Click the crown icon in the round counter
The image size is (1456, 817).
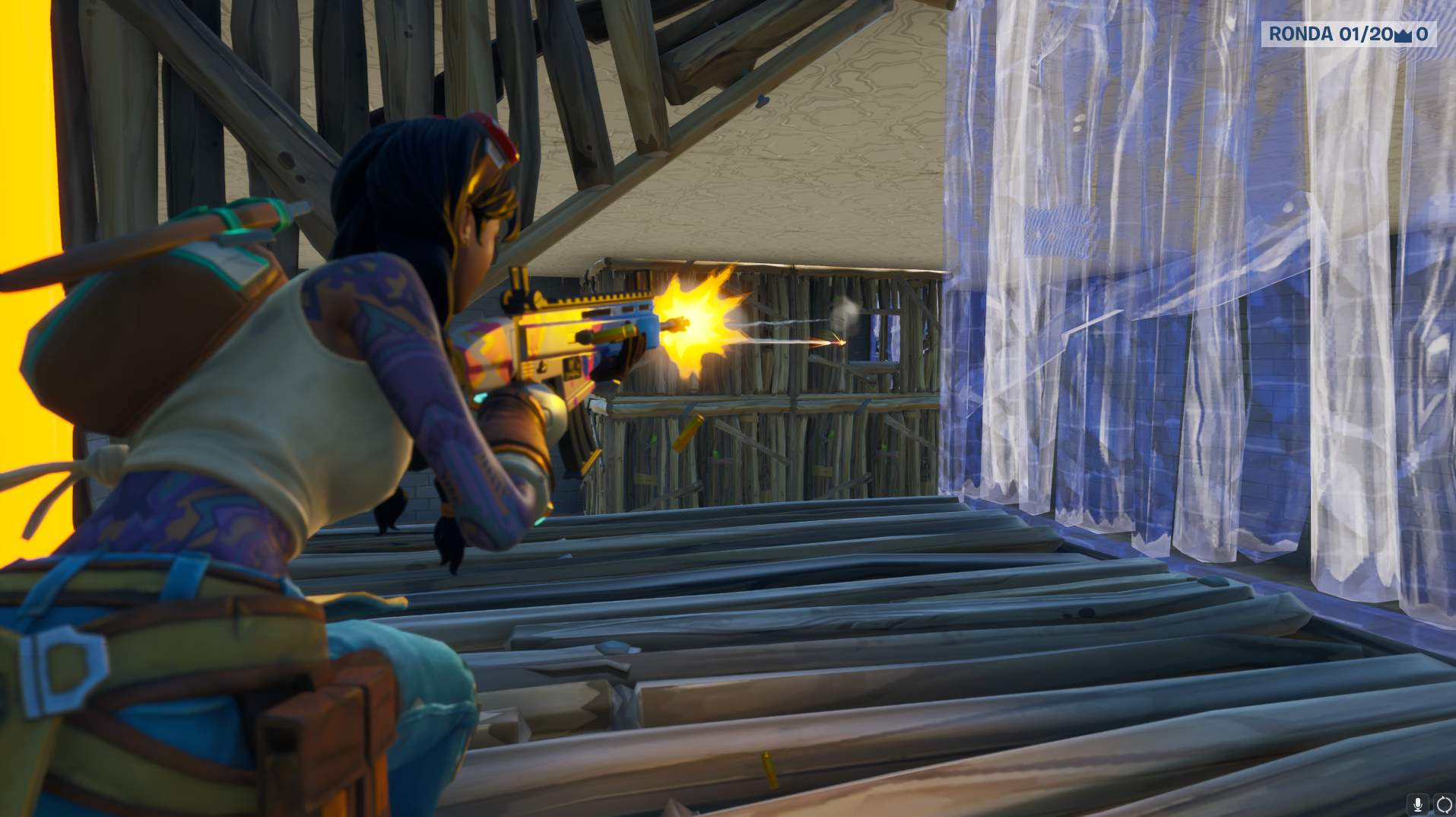1403,34
